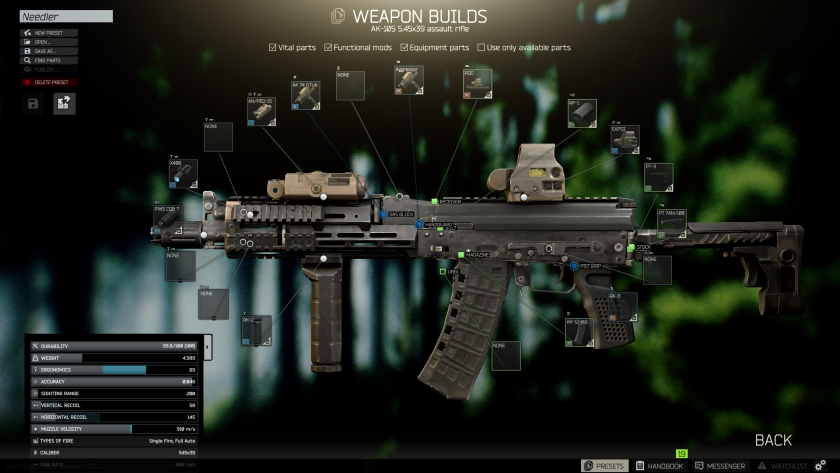
Task: Click the Find Parts button
Action: [48, 60]
